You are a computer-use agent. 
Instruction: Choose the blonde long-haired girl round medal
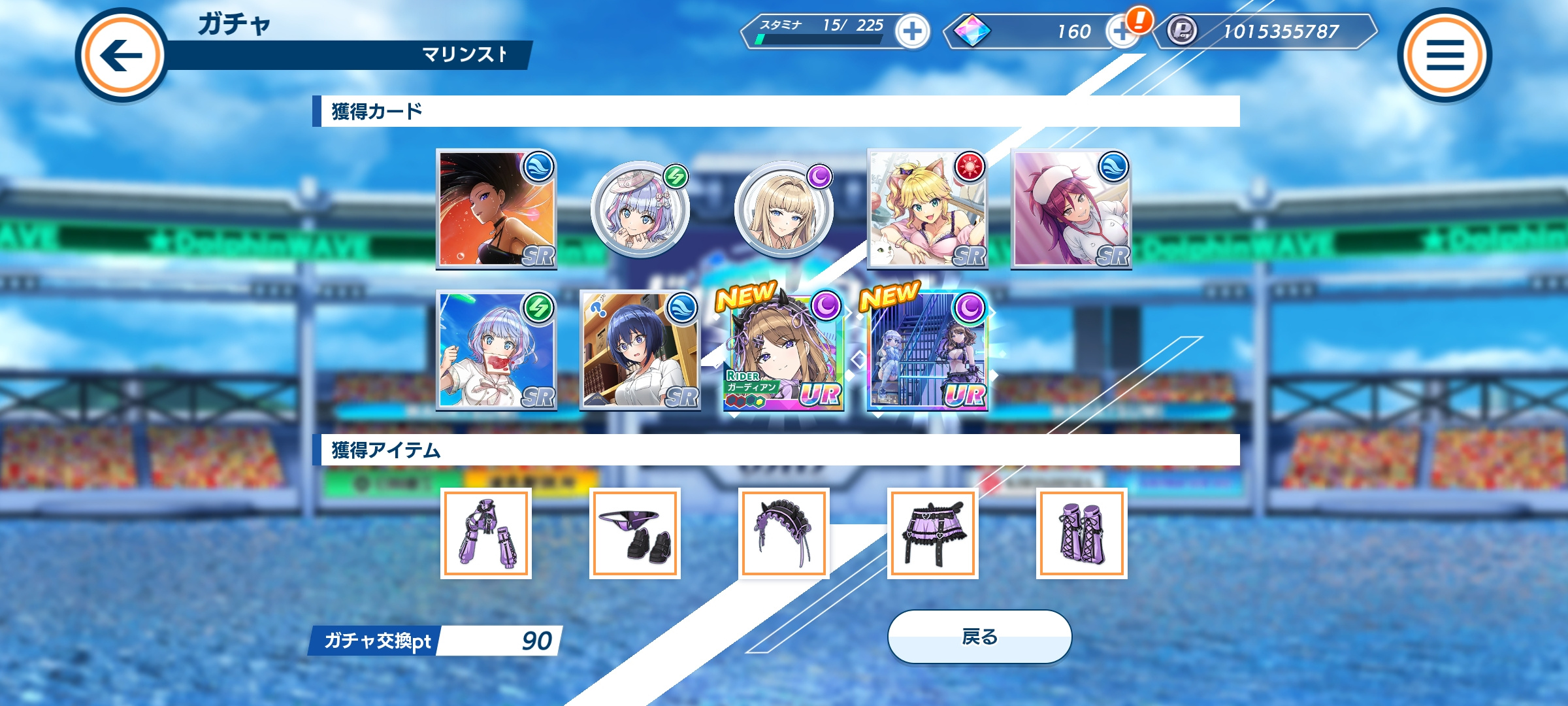(784, 209)
